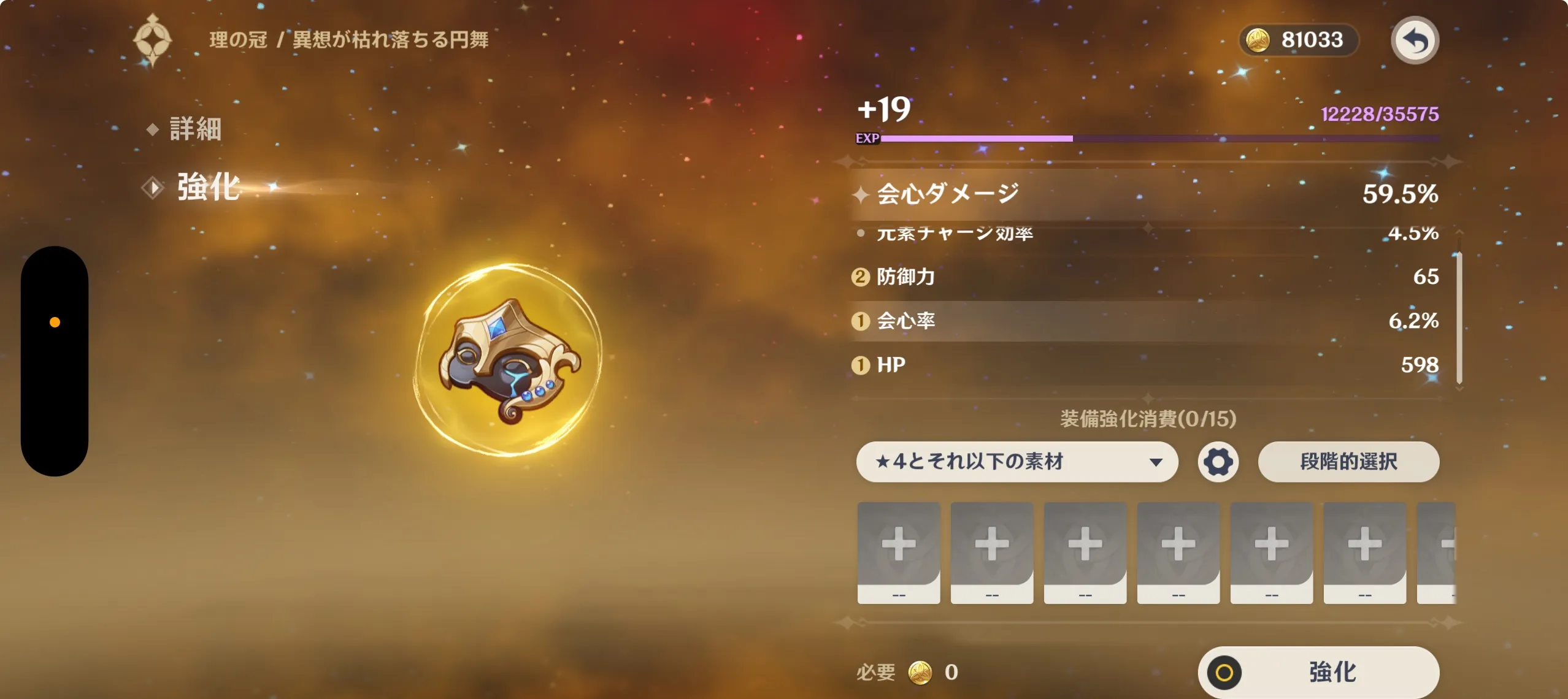The image size is (1568, 699).
Task: Open the ★4とそれ以下の素材 dropdown
Action: click(x=1017, y=462)
